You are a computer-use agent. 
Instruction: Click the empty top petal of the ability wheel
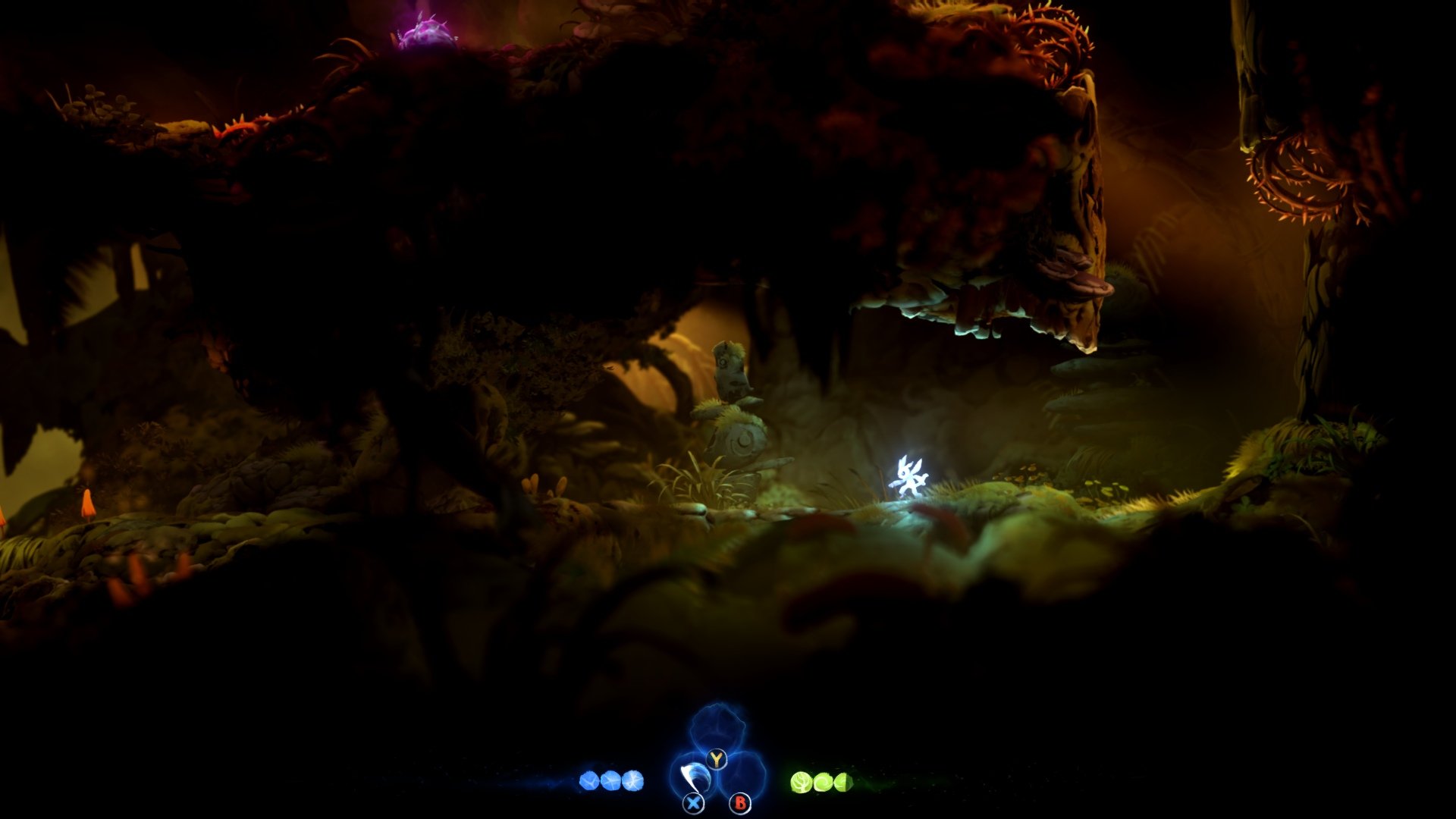click(719, 726)
